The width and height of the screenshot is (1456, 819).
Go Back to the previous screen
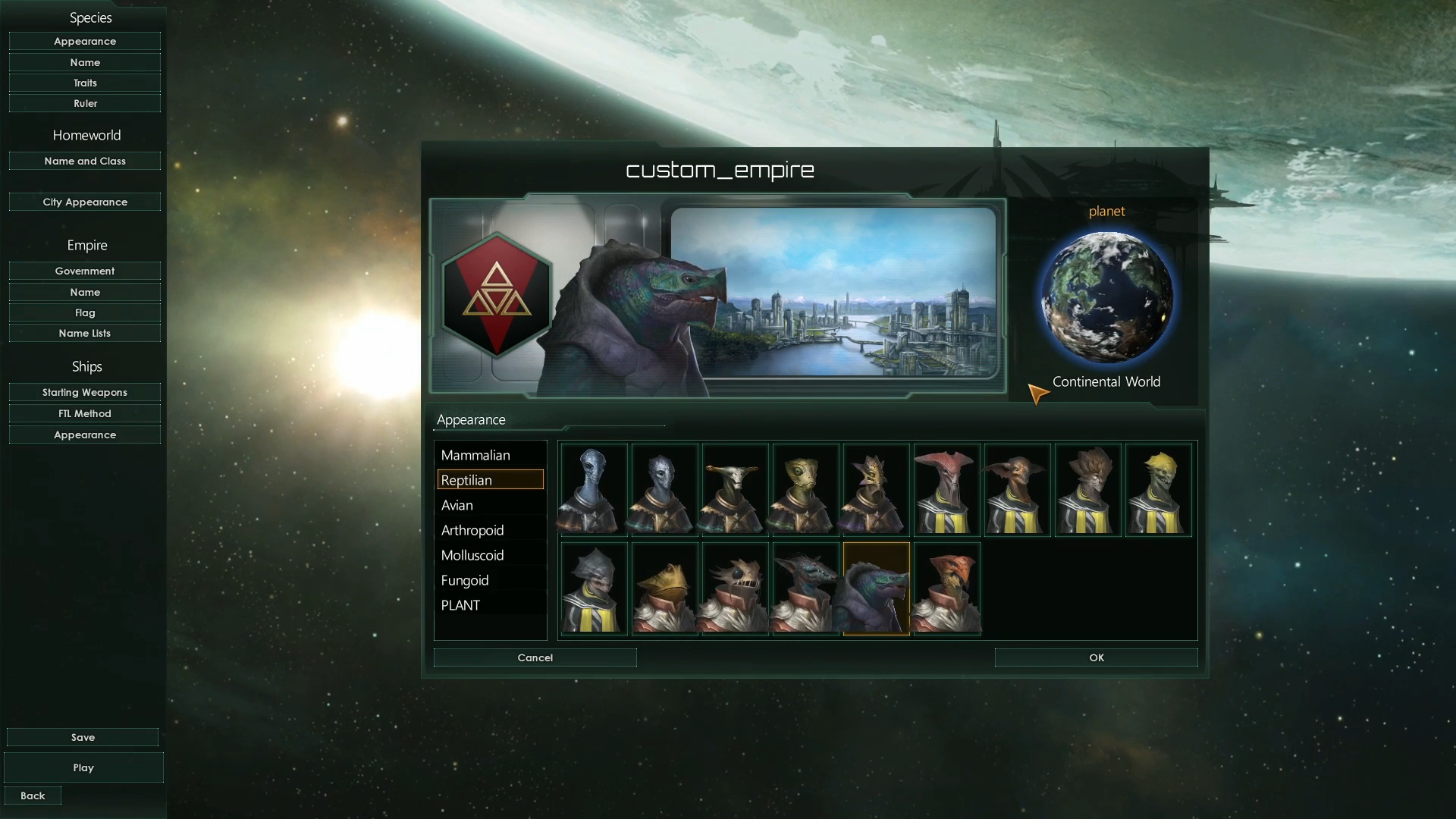tap(33, 795)
